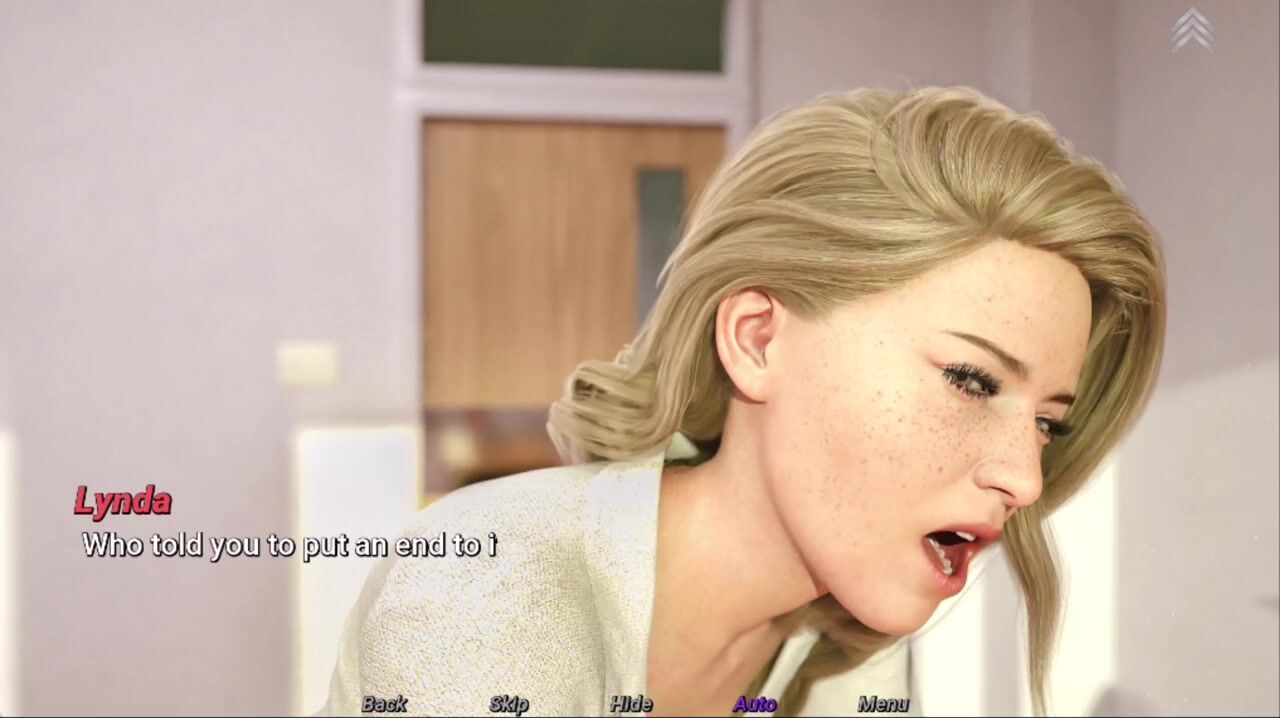This screenshot has width=1280, height=718.
Task: Hide the dialogue interface
Action: pos(631,704)
